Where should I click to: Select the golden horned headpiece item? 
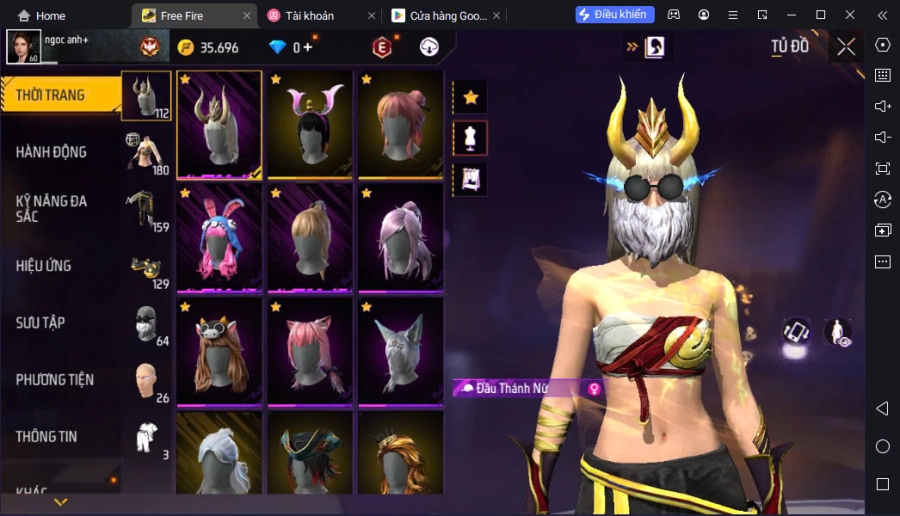219,124
